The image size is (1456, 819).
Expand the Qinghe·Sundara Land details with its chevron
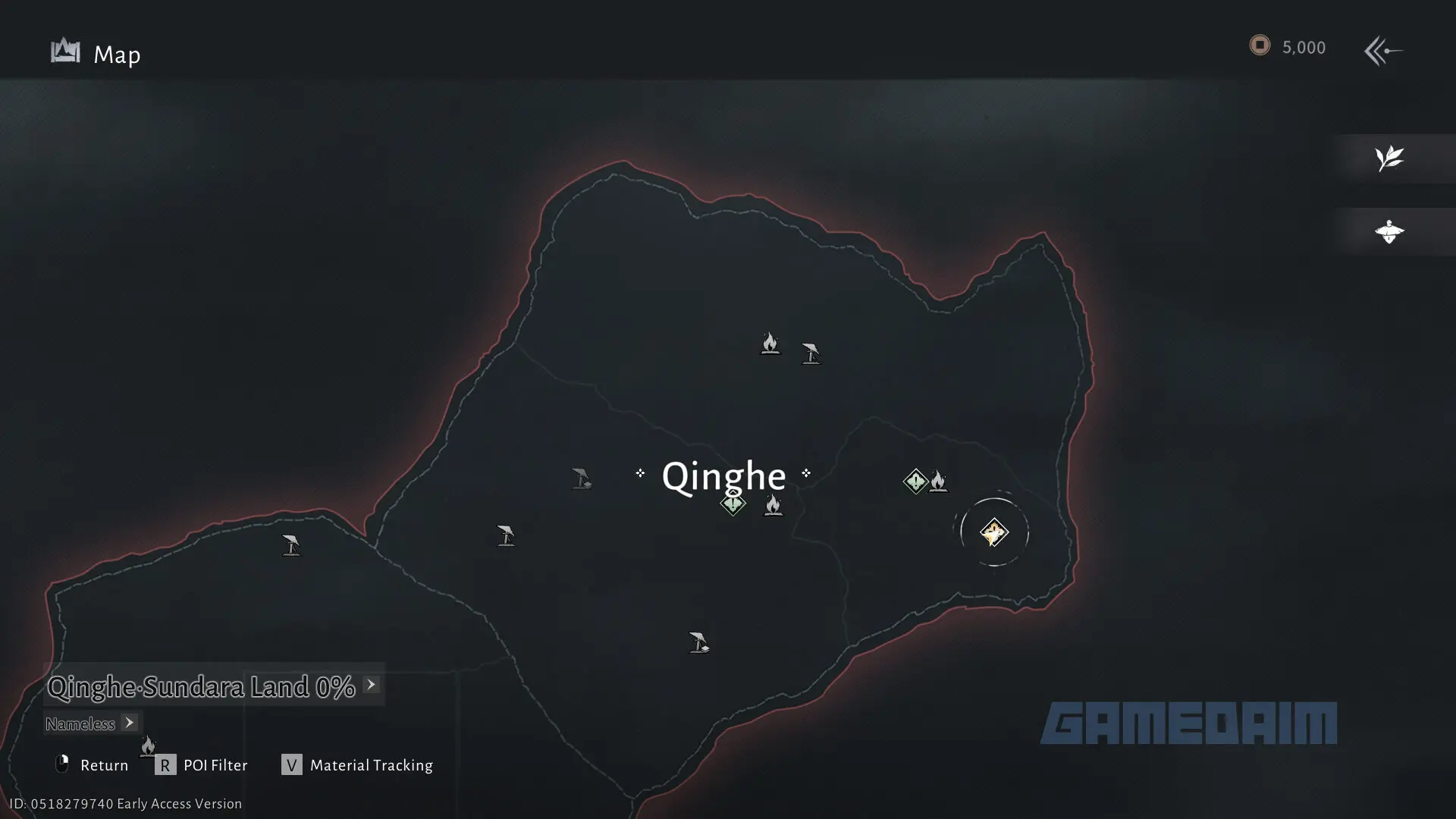click(x=371, y=684)
